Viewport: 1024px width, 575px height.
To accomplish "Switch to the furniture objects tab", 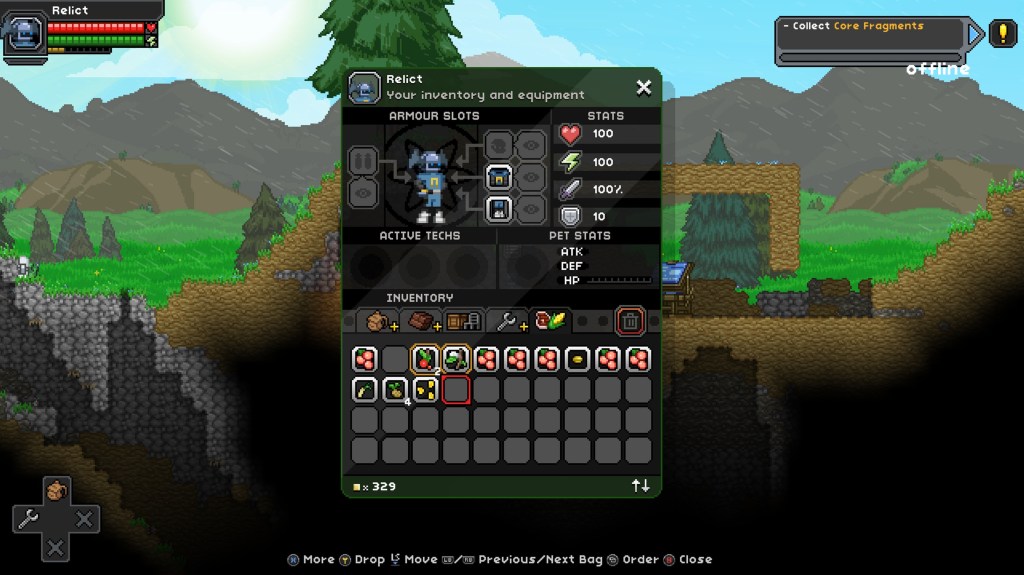I will [x=464, y=321].
